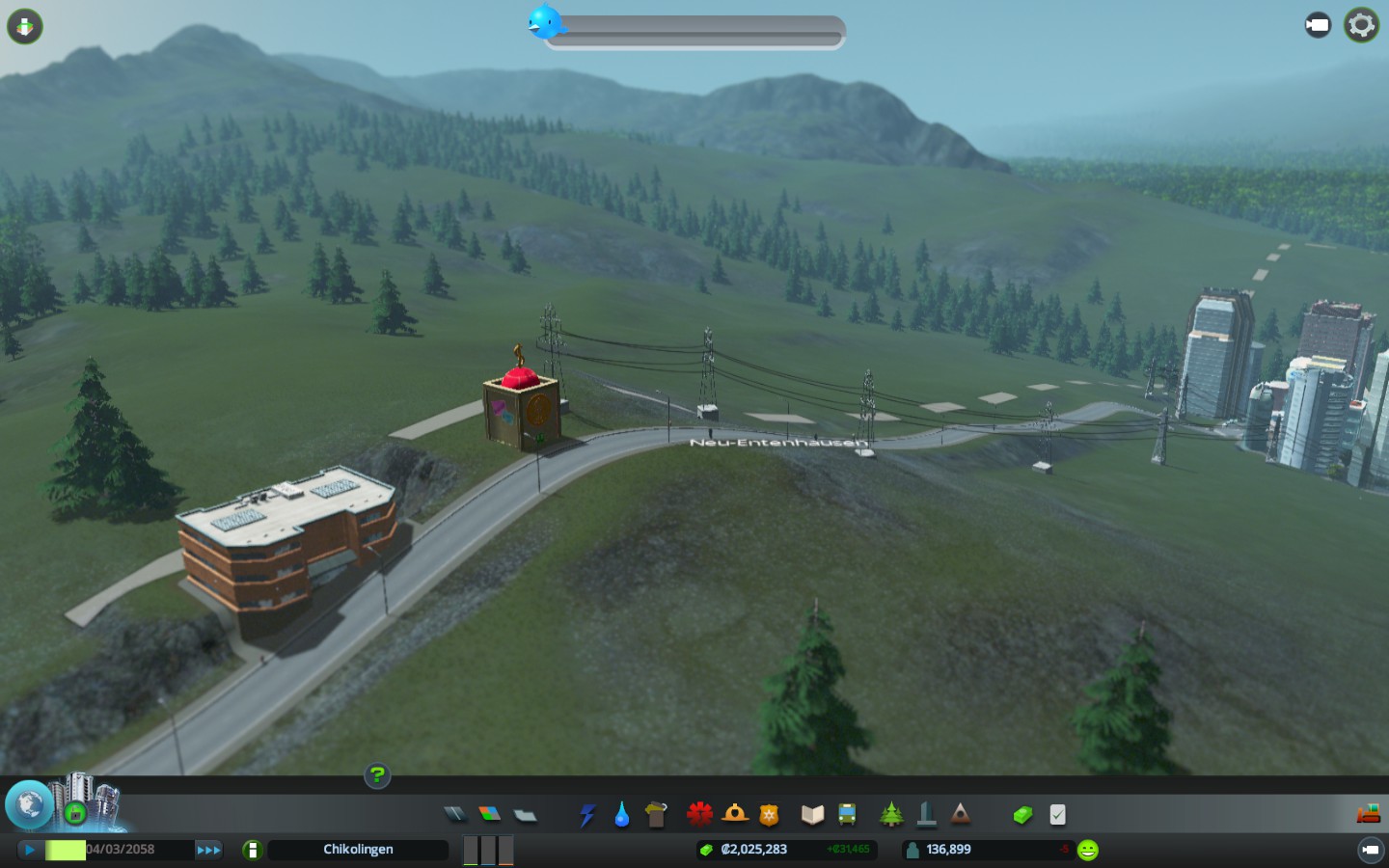This screenshot has height=868, width=1389.
Task: Open the Electricity lightning bolt menu
Action: coord(586,815)
